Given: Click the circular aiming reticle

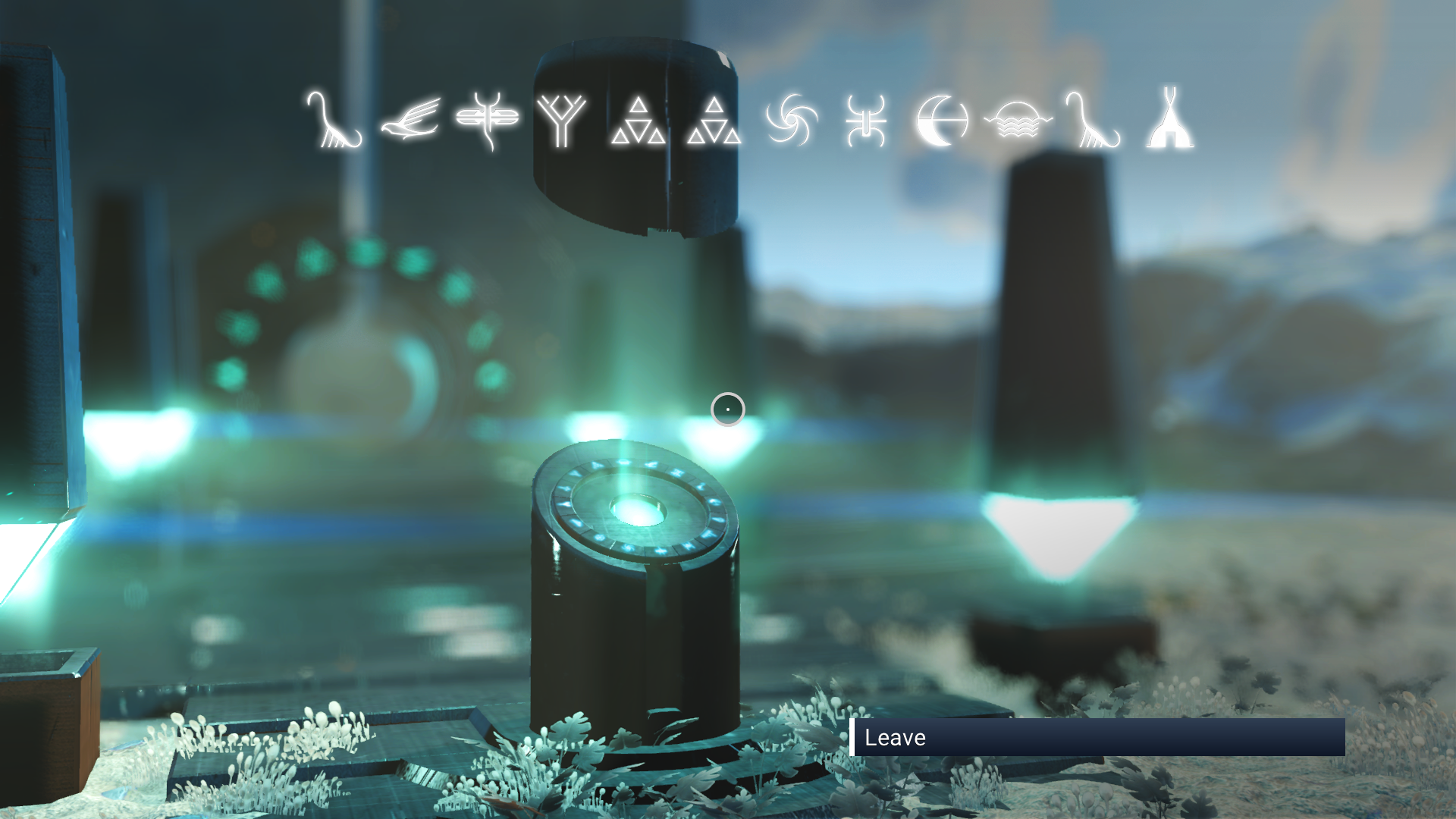Looking at the screenshot, I should [x=727, y=409].
